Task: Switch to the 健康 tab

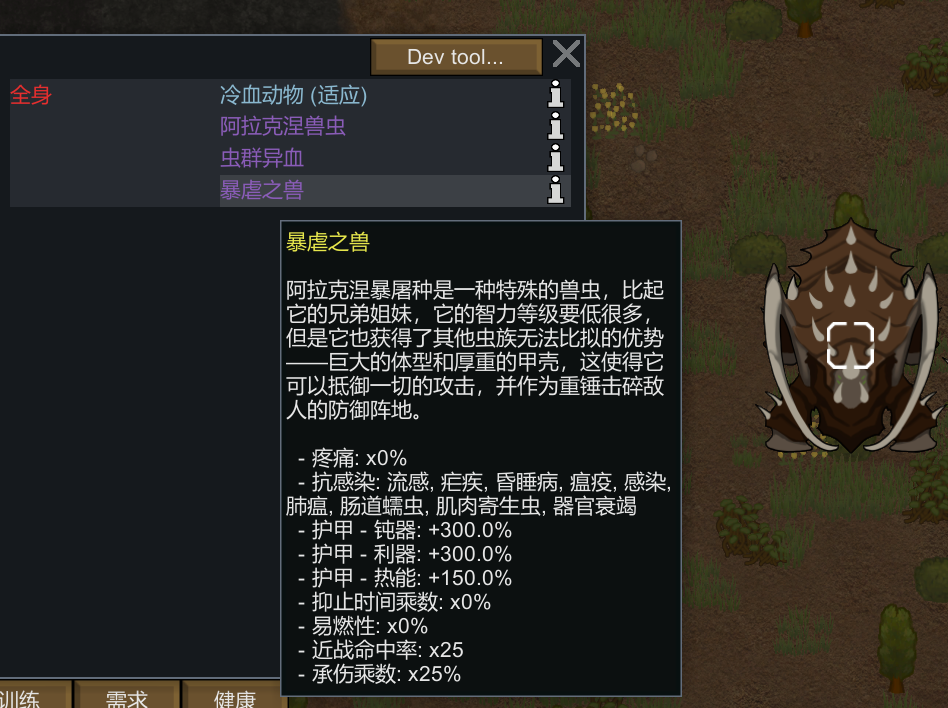Action: point(235,697)
